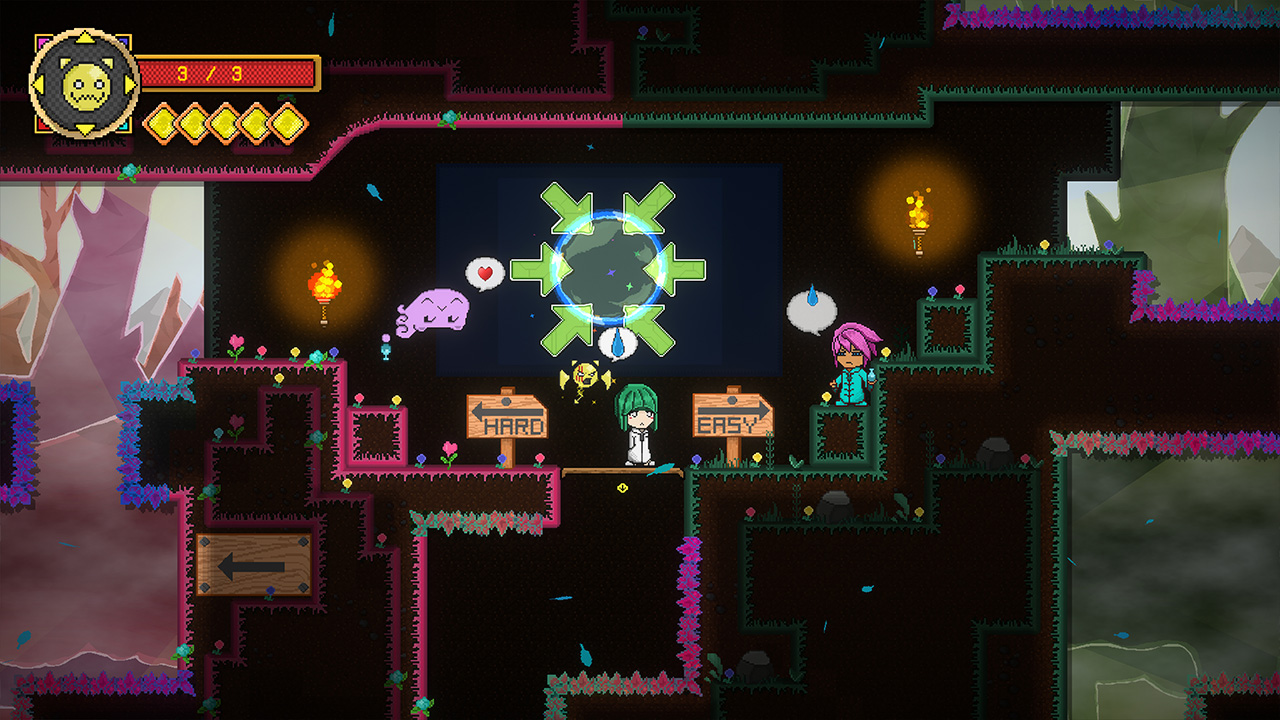Expand the down arrow below the platform
Viewport: 1280px width, 720px height.
click(x=620, y=487)
